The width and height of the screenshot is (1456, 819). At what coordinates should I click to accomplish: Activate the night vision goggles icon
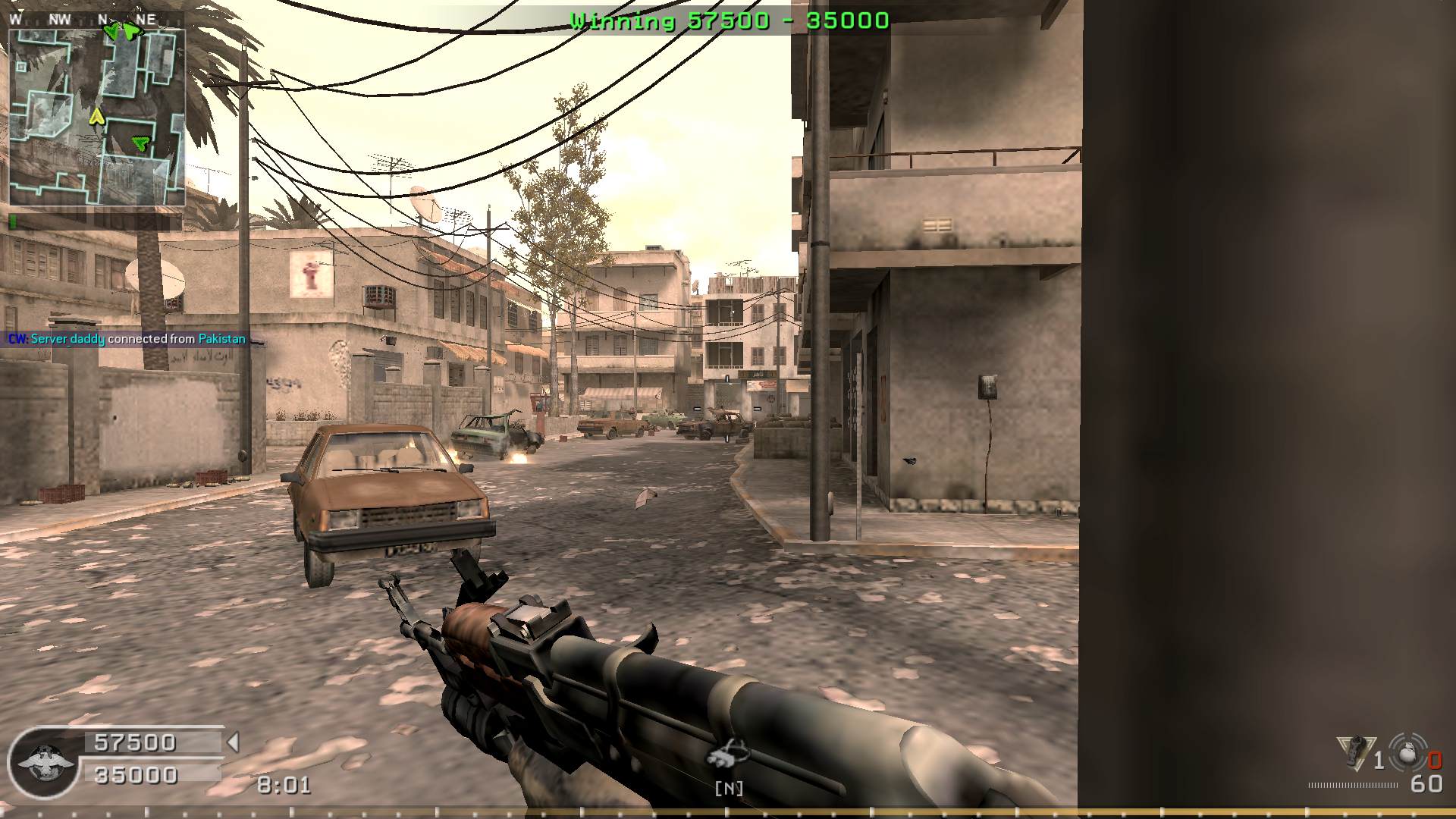pyautogui.click(x=727, y=753)
